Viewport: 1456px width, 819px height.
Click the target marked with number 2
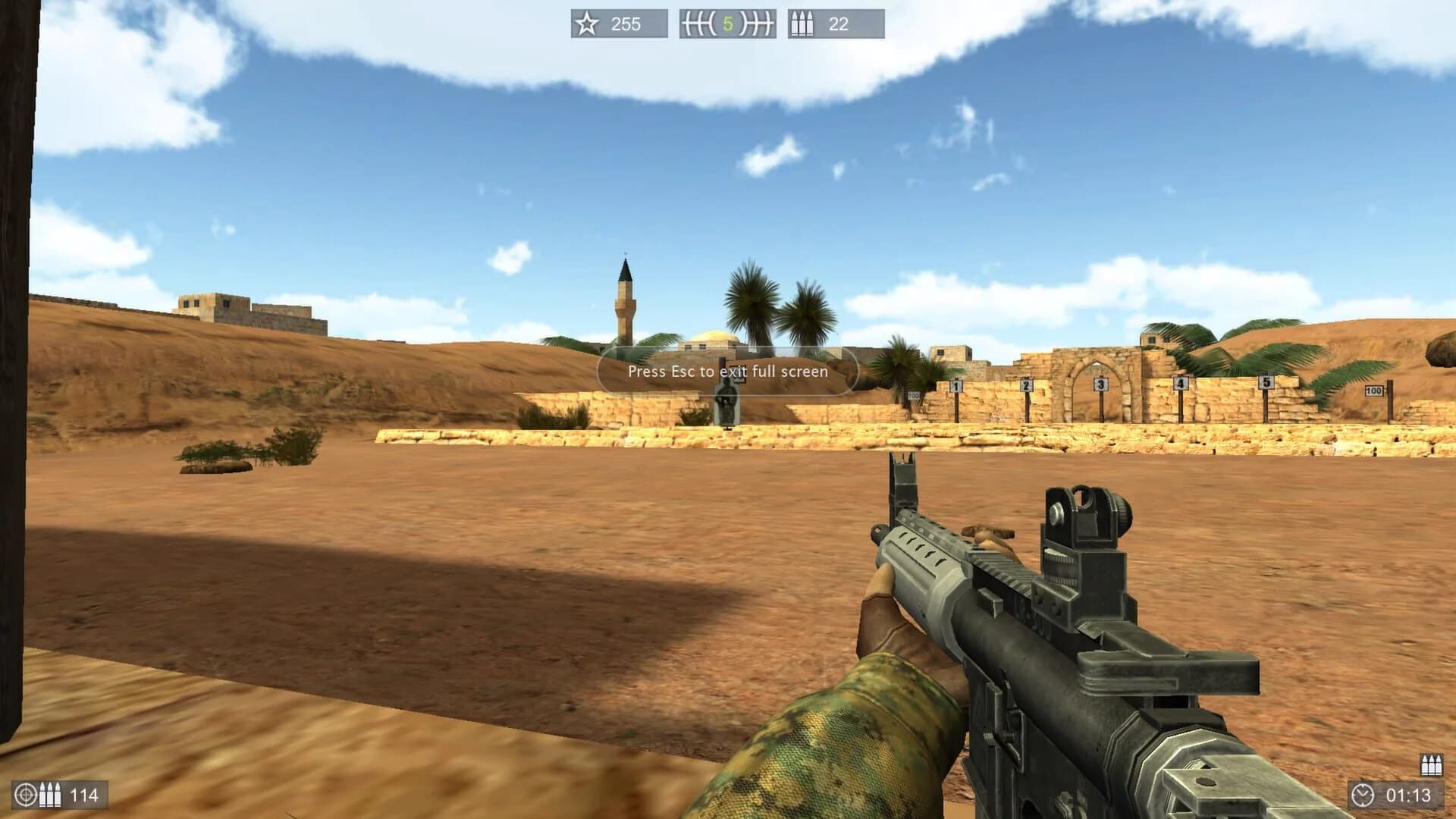pos(1025,385)
